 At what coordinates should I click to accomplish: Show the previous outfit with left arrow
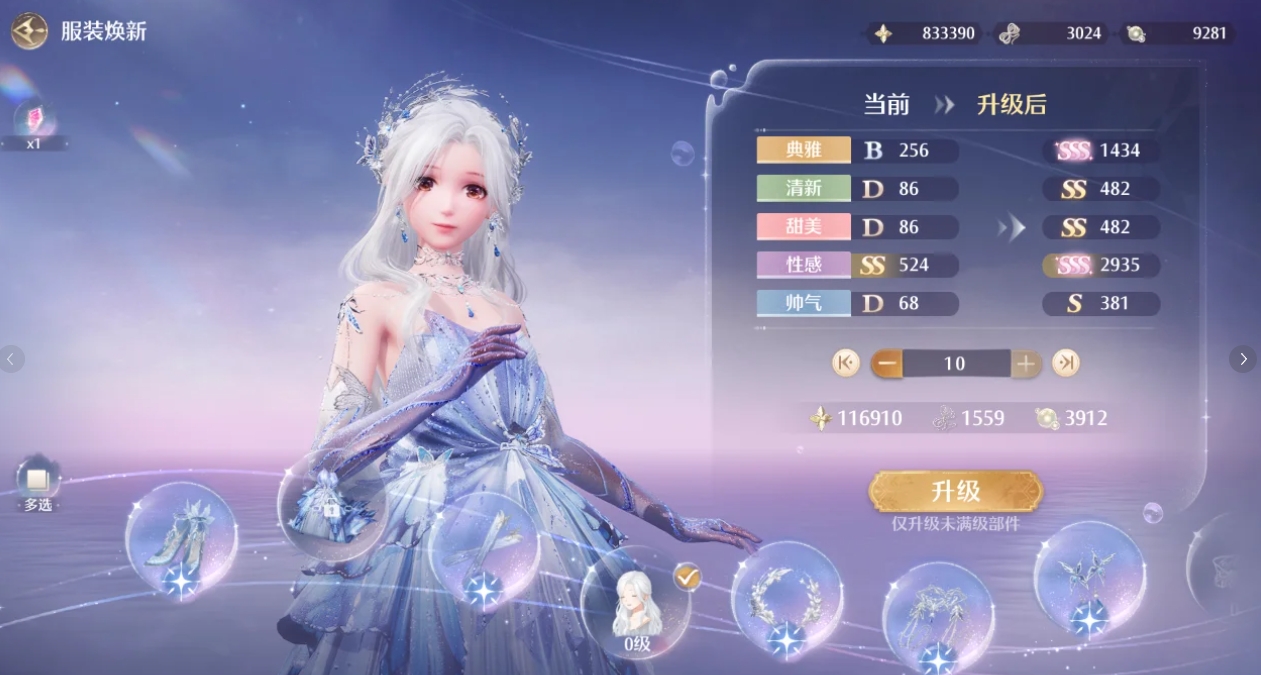(12, 359)
